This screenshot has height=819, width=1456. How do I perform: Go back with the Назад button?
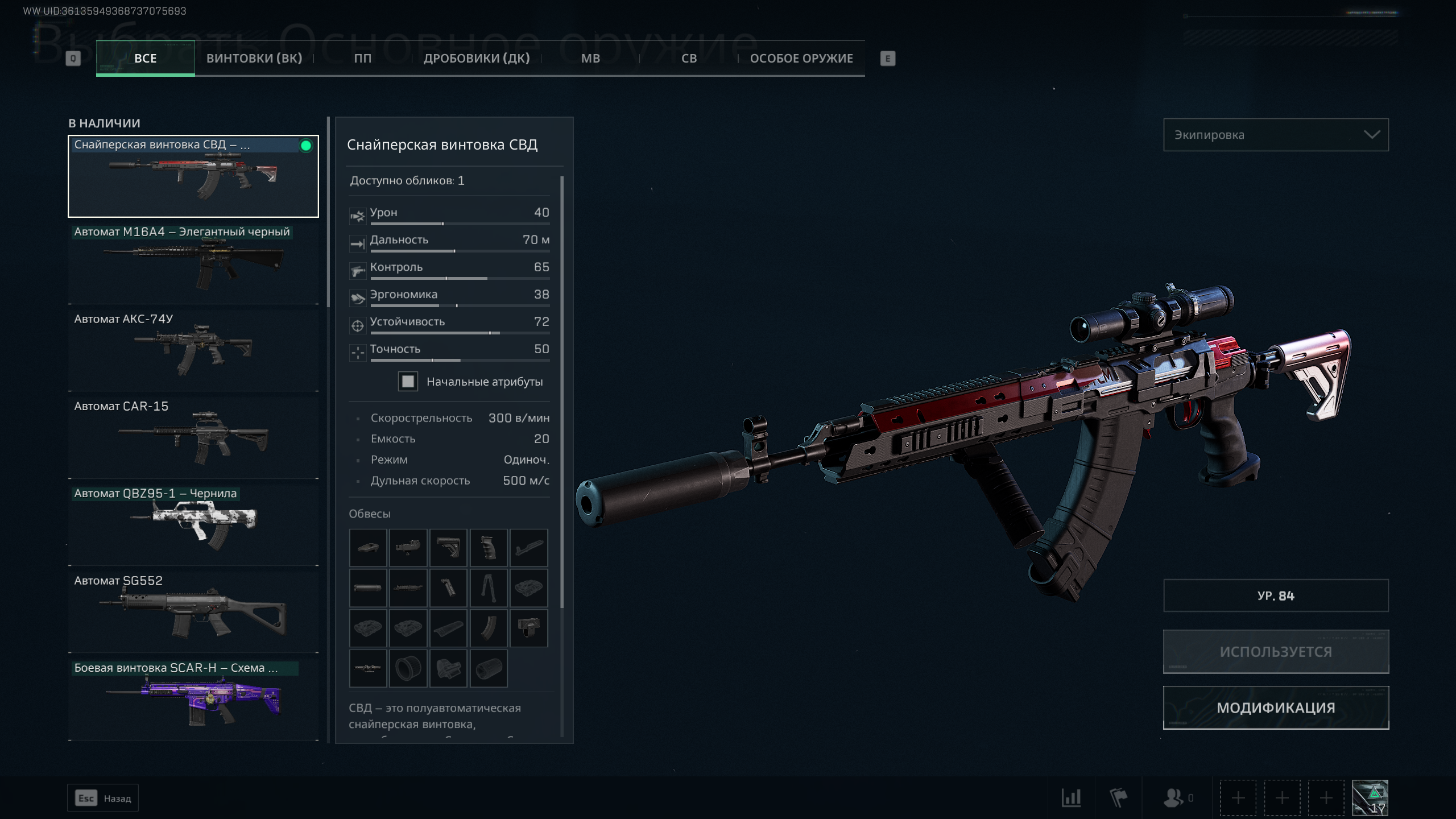tap(103, 798)
